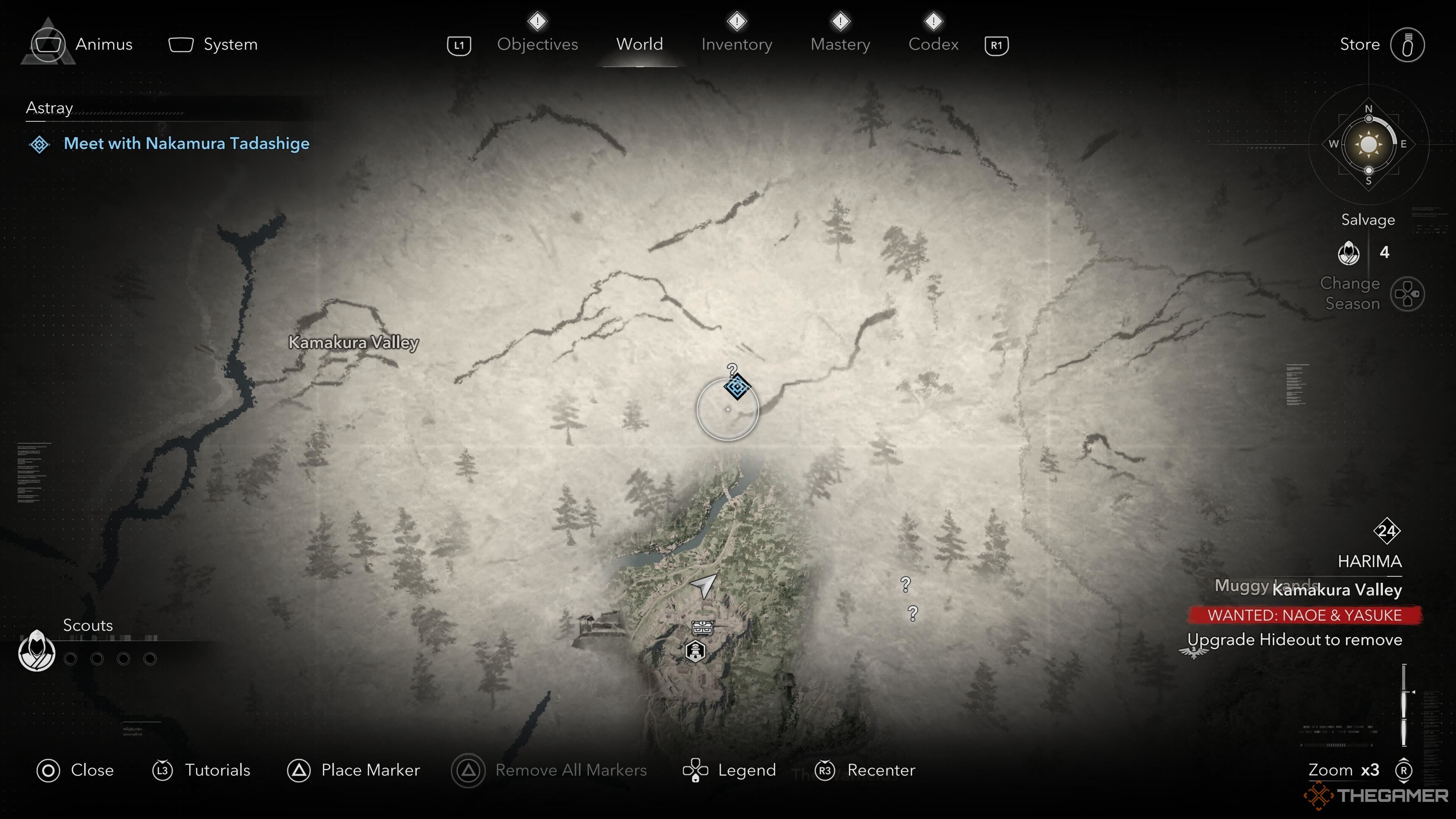Open the Inventory tab

(736, 44)
